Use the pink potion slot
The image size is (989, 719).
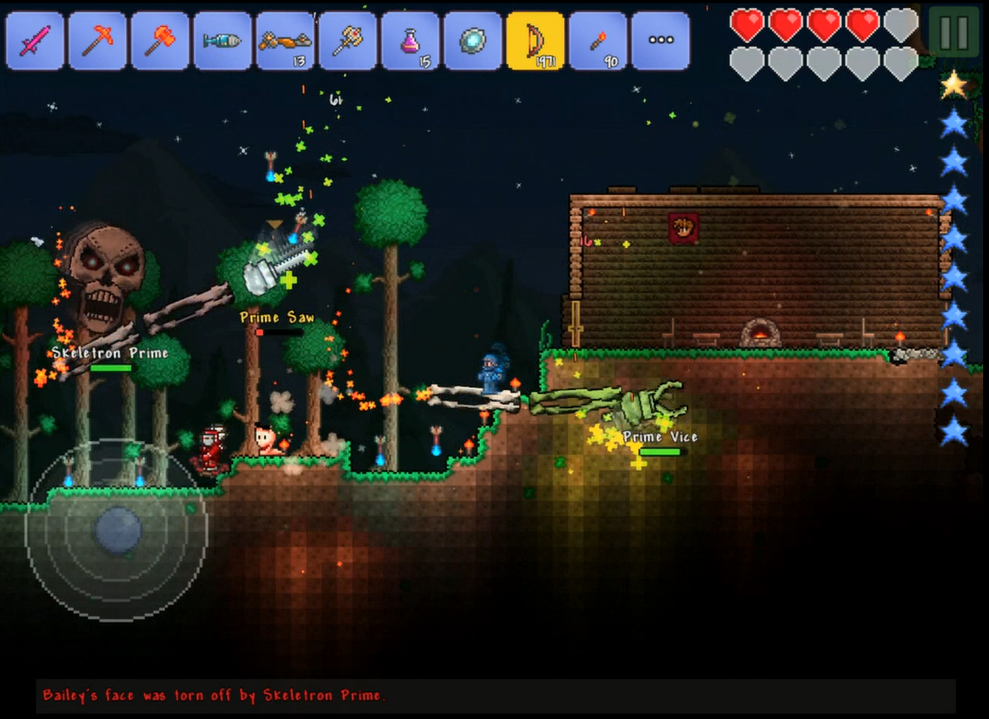tap(410, 41)
